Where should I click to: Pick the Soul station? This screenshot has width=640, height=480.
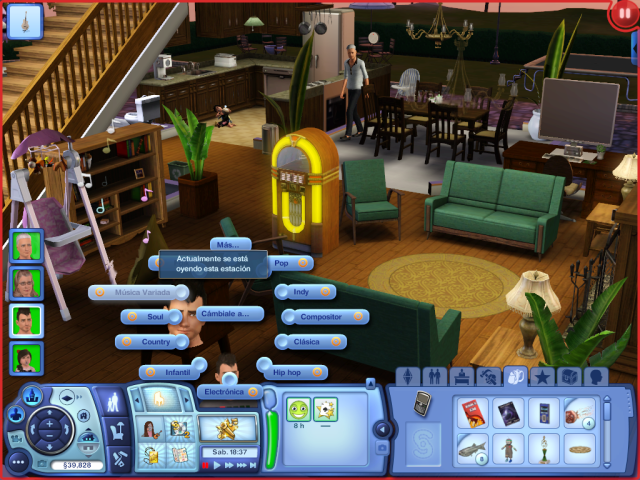pyautogui.click(x=151, y=317)
